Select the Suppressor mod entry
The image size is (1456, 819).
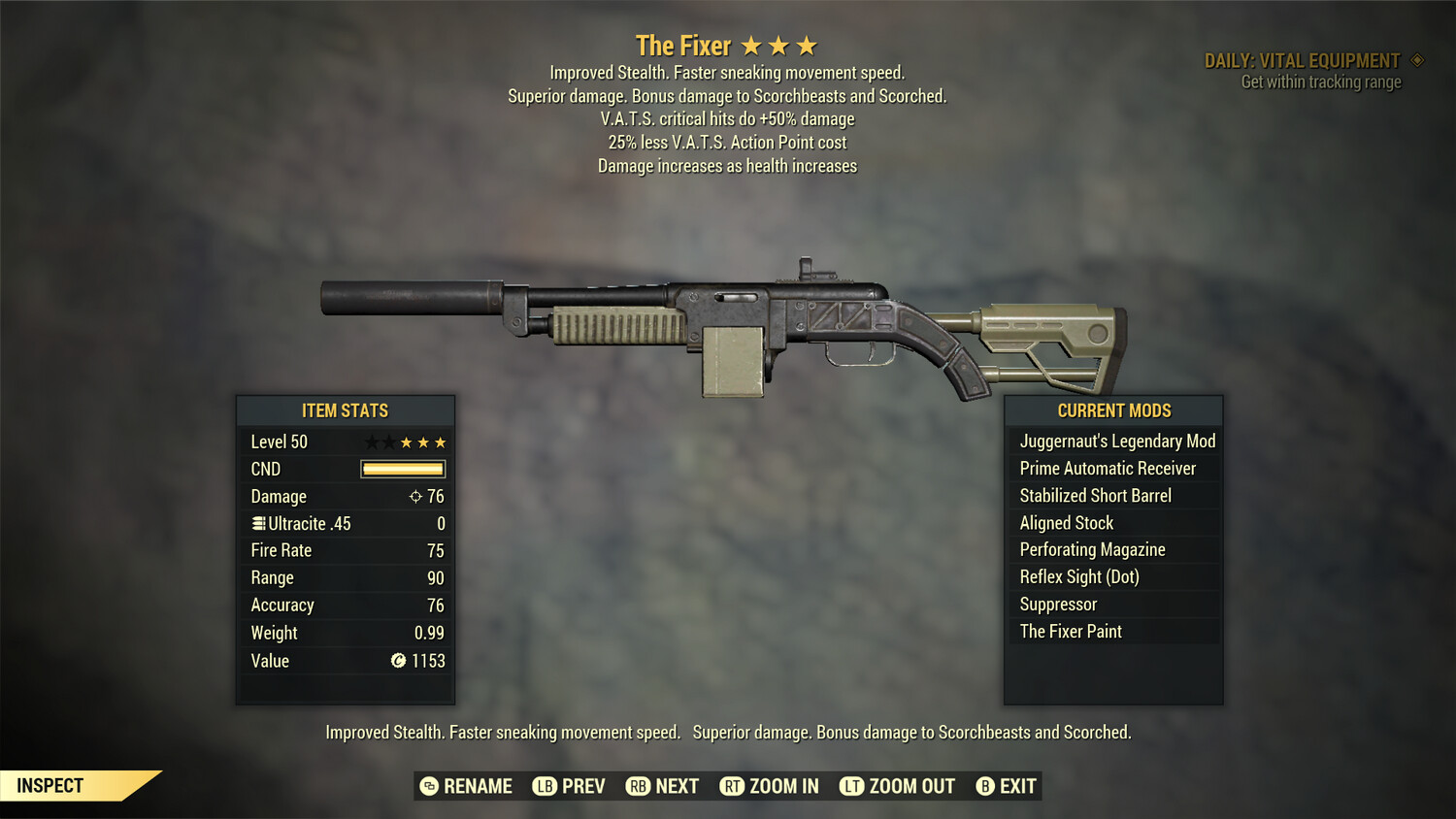[1057, 604]
